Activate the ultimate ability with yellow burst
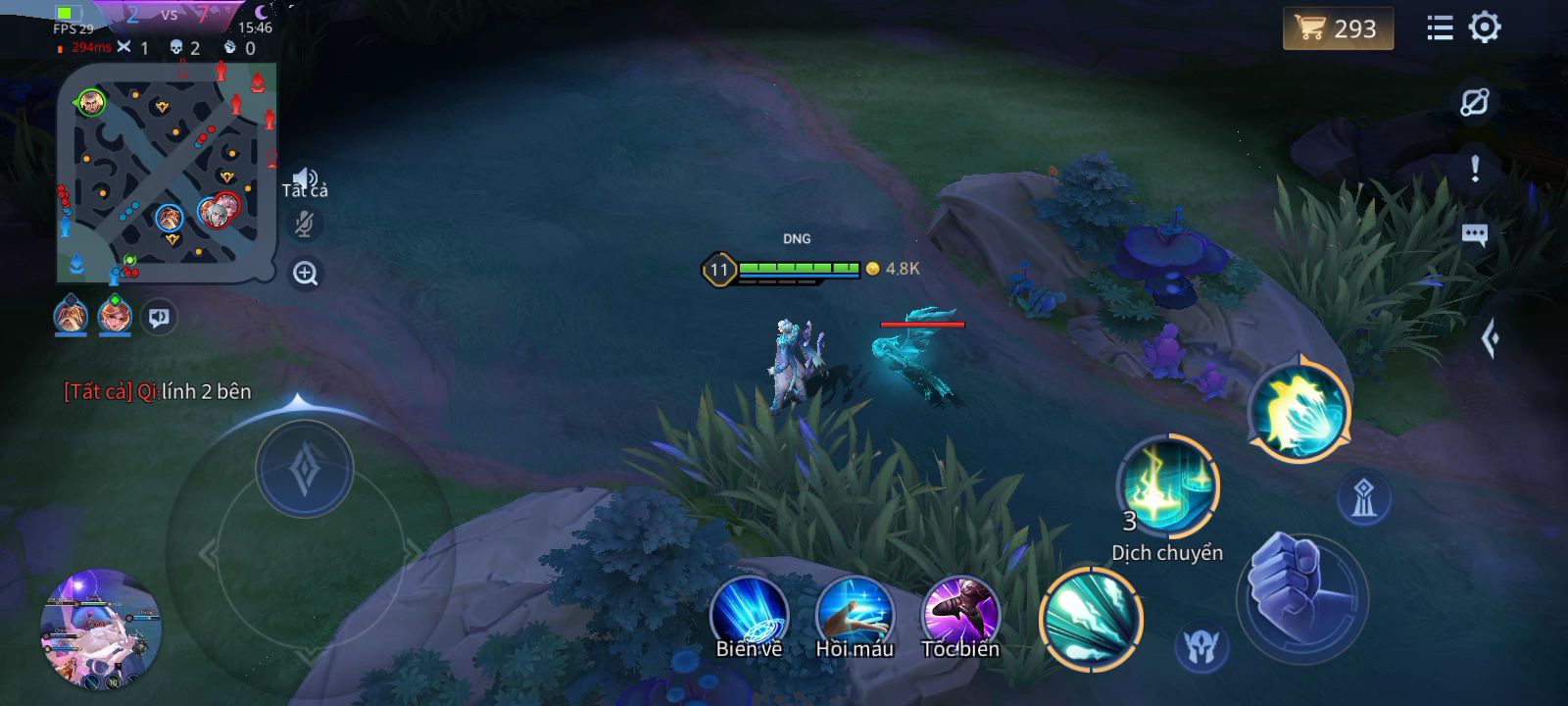1568x706 pixels. pos(1299,412)
